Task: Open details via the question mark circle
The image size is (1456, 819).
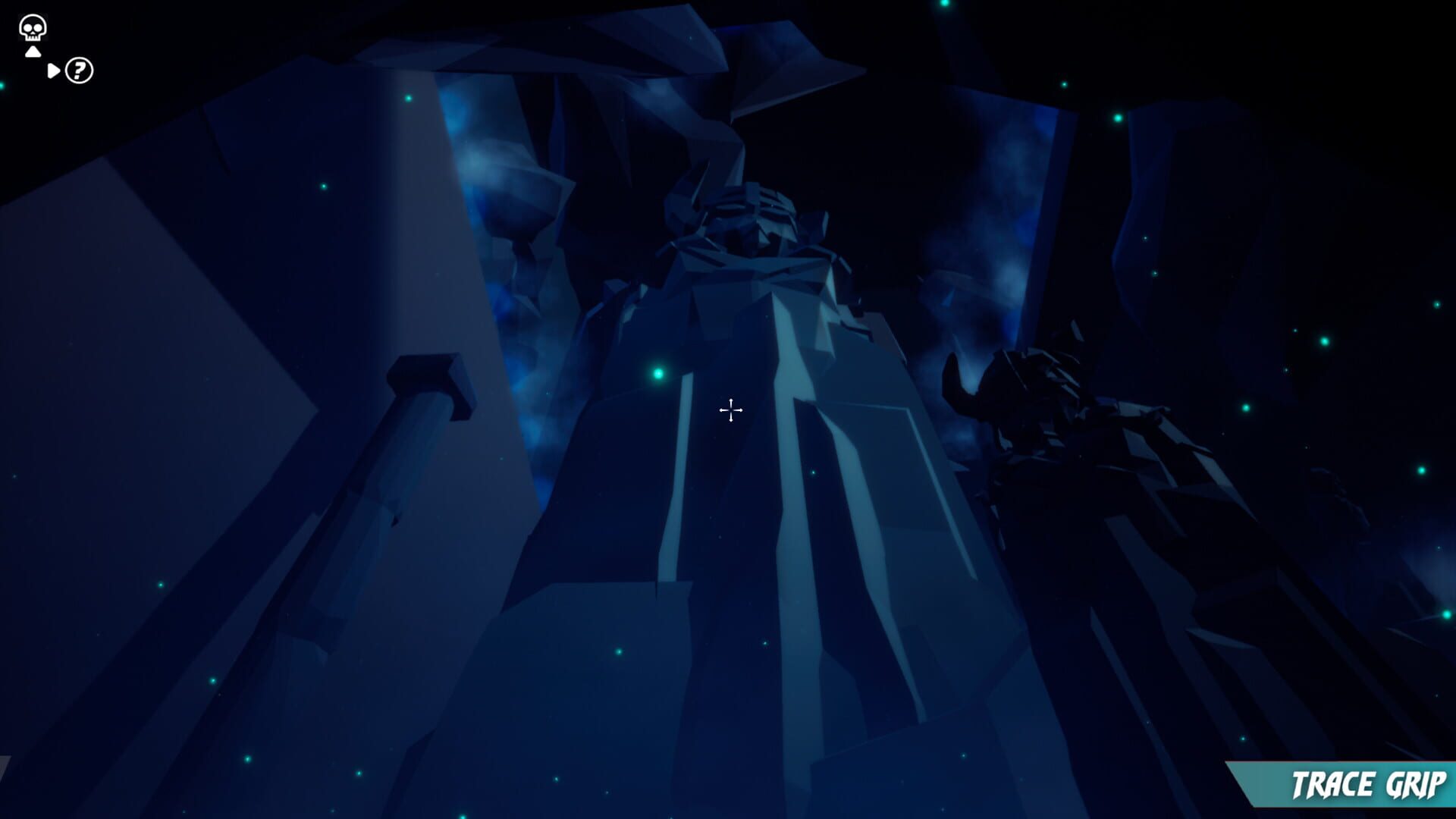Action: tap(78, 72)
